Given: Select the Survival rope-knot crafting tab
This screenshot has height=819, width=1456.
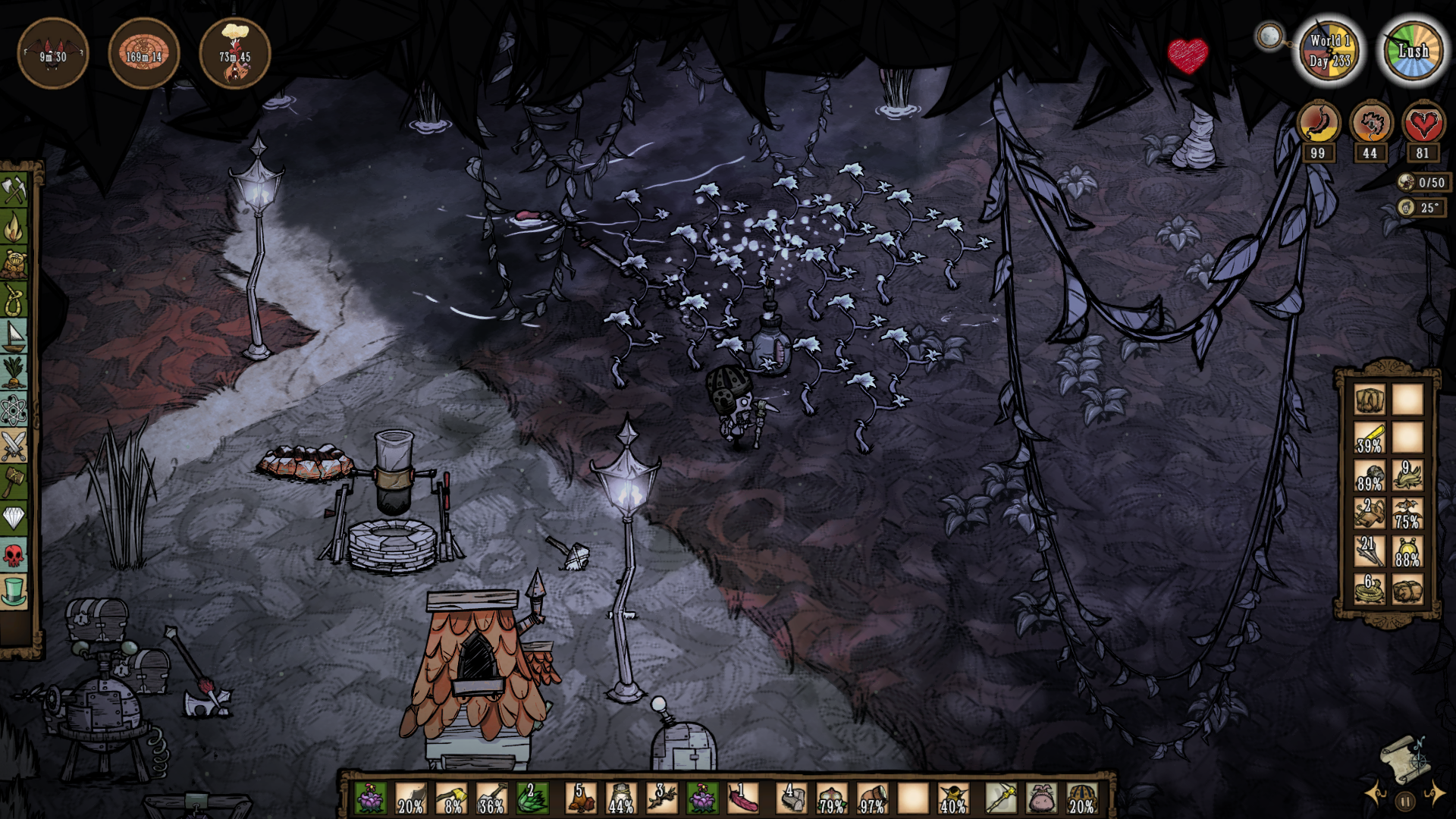Looking at the screenshot, I should pos(14,300).
